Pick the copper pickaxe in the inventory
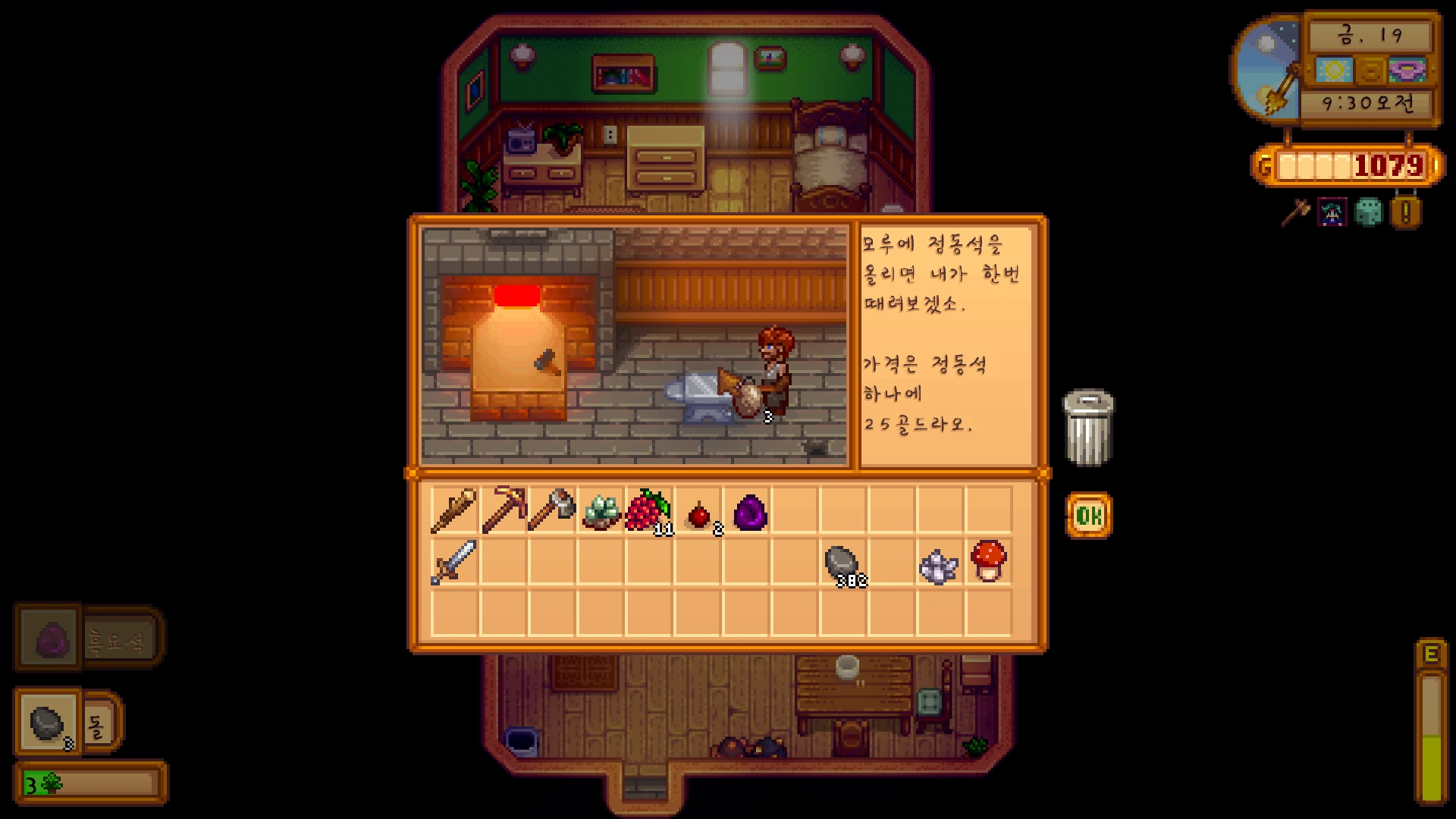The width and height of the screenshot is (1456, 819). (x=503, y=510)
